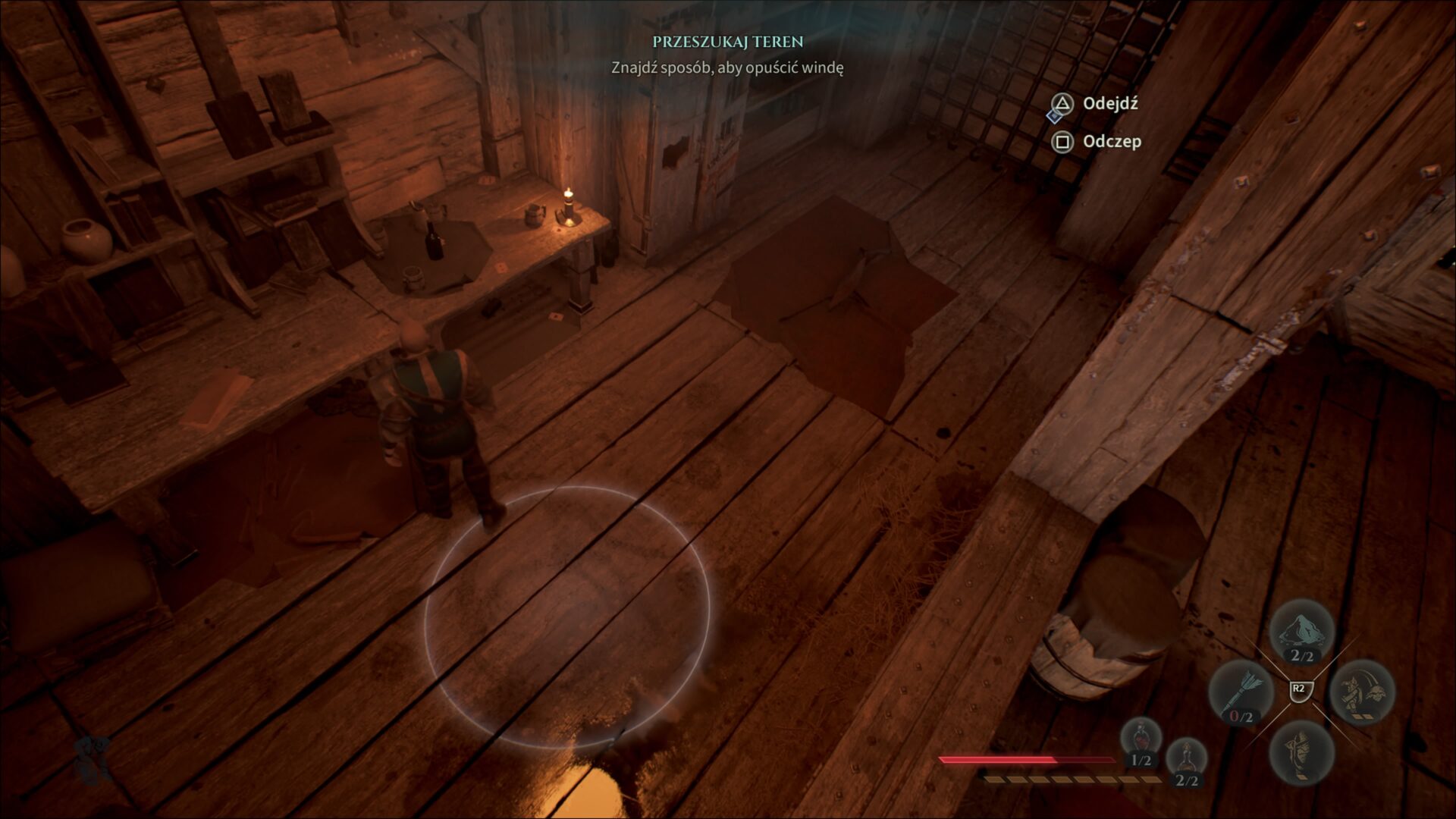Select the powder pile item in the wheel
Viewport: 1456px width, 819px height.
point(1301,631)
